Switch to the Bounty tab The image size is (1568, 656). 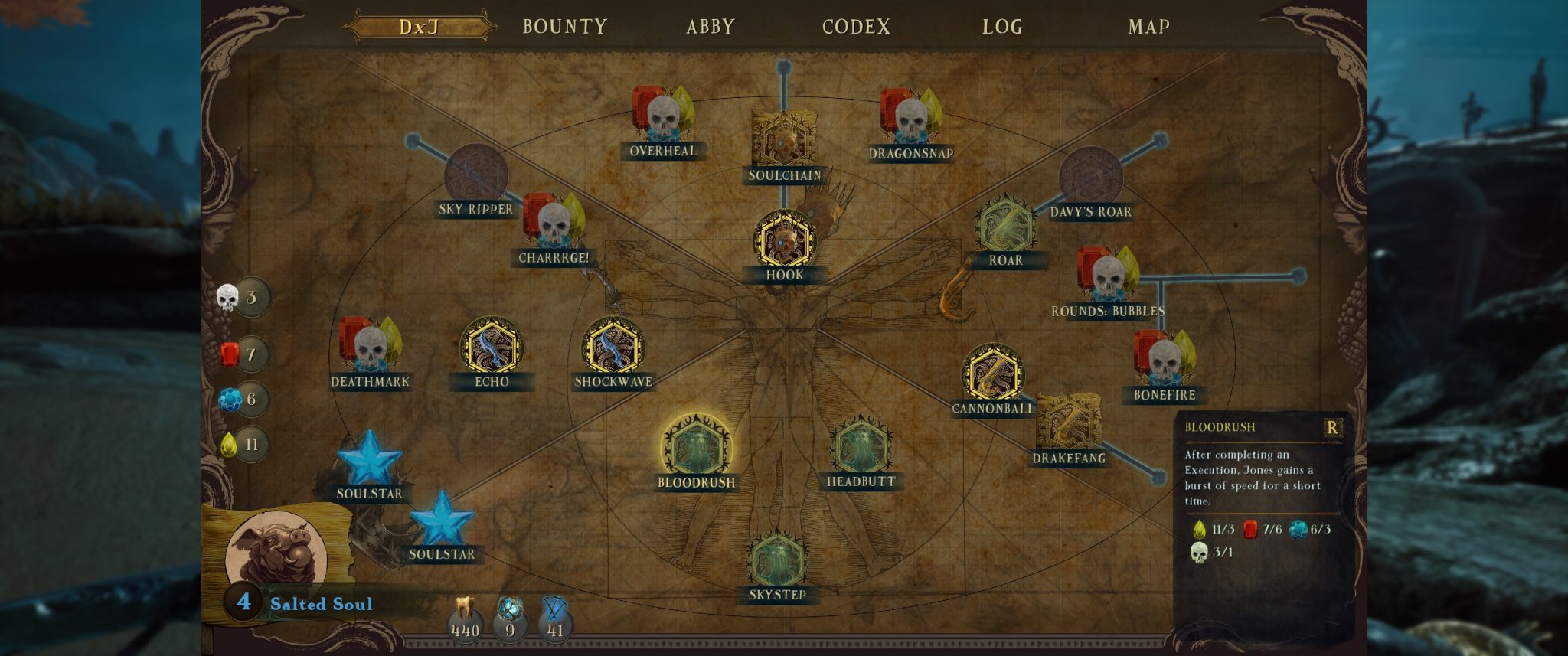pyautogui.click(x=564, y=27)
